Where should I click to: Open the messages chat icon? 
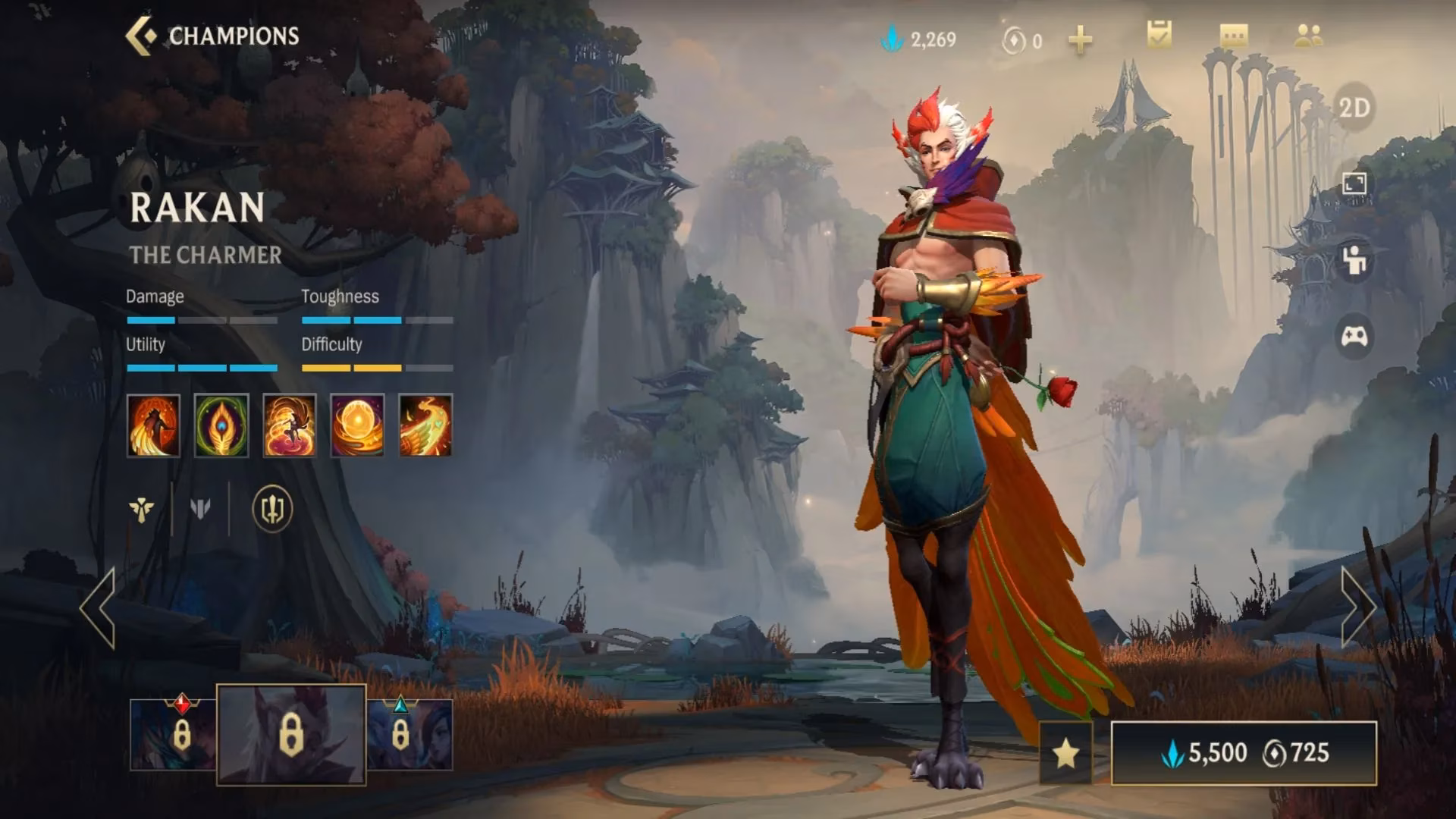pos(1232,34)
